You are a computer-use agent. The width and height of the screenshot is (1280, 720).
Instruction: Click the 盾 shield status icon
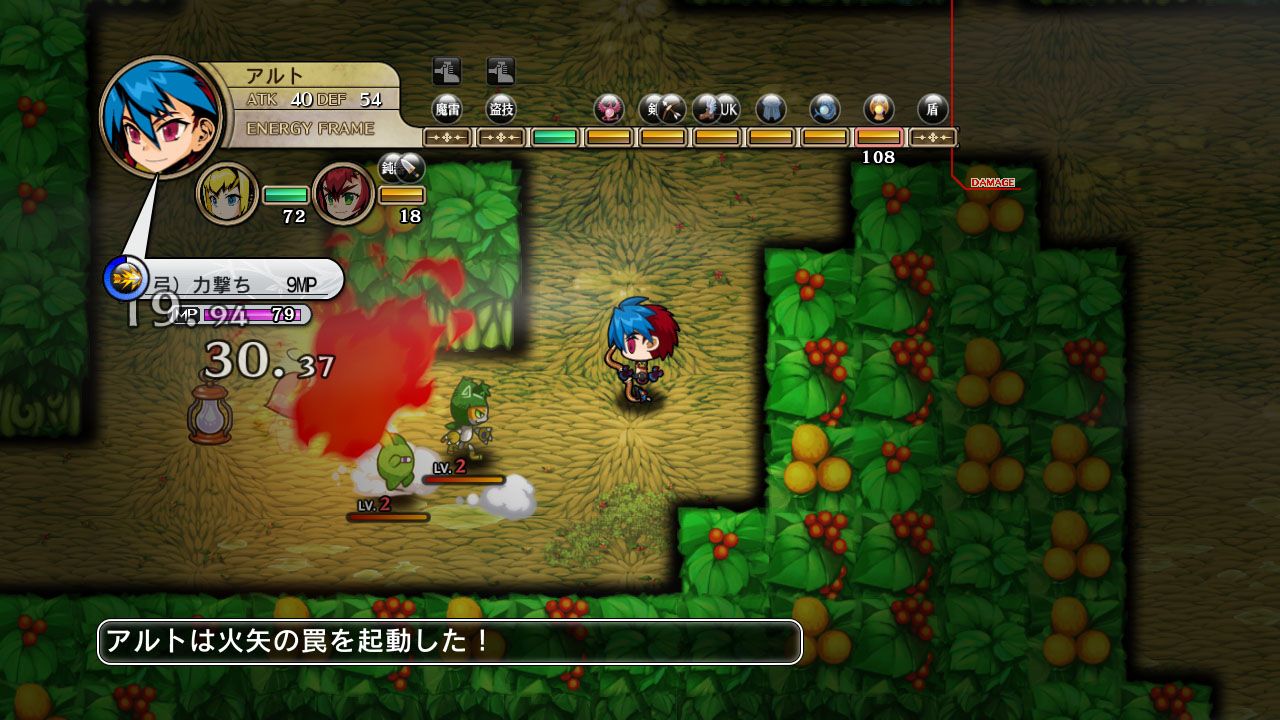click(932, 108)
